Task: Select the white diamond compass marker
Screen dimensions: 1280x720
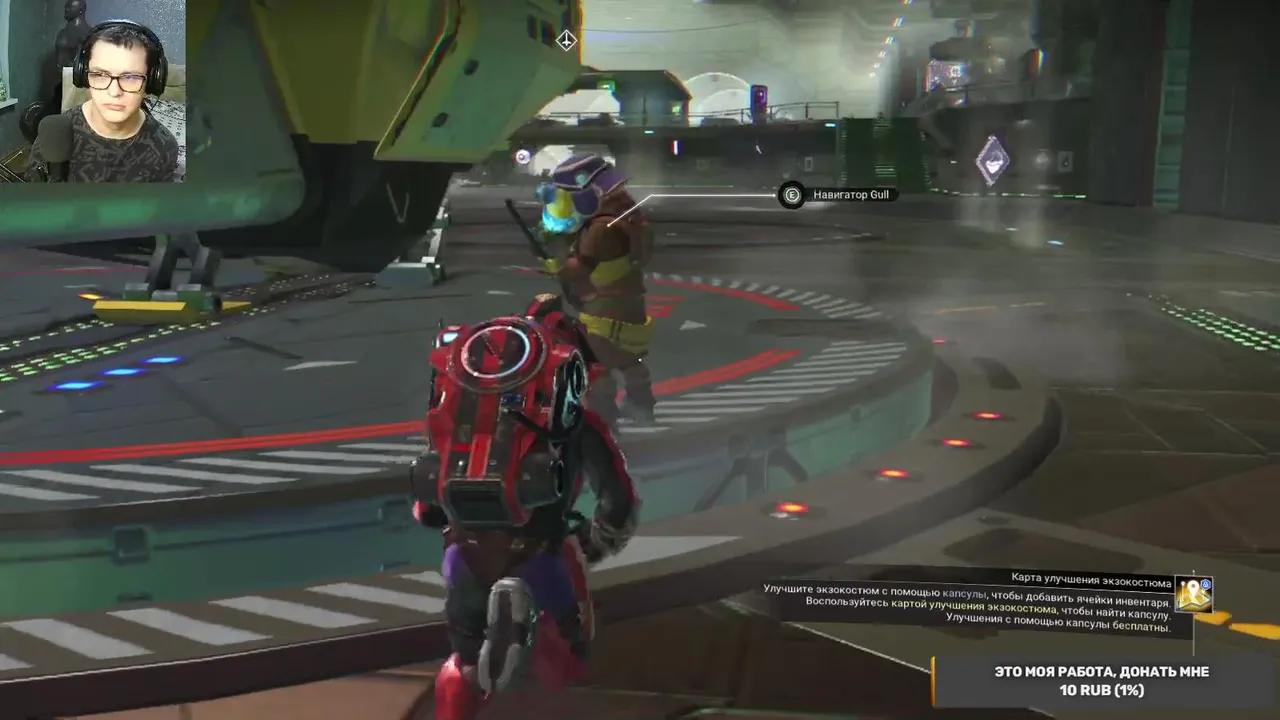Action: 566,40
